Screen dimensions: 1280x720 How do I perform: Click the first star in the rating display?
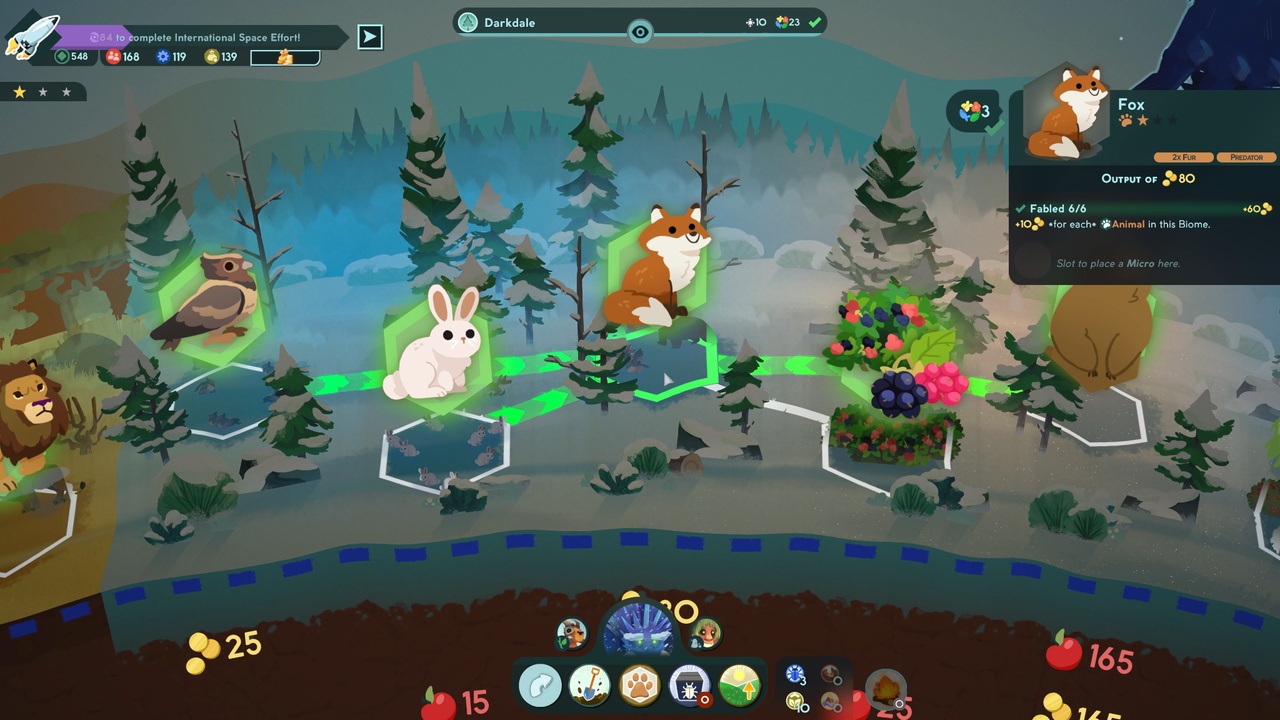point(18,91)
